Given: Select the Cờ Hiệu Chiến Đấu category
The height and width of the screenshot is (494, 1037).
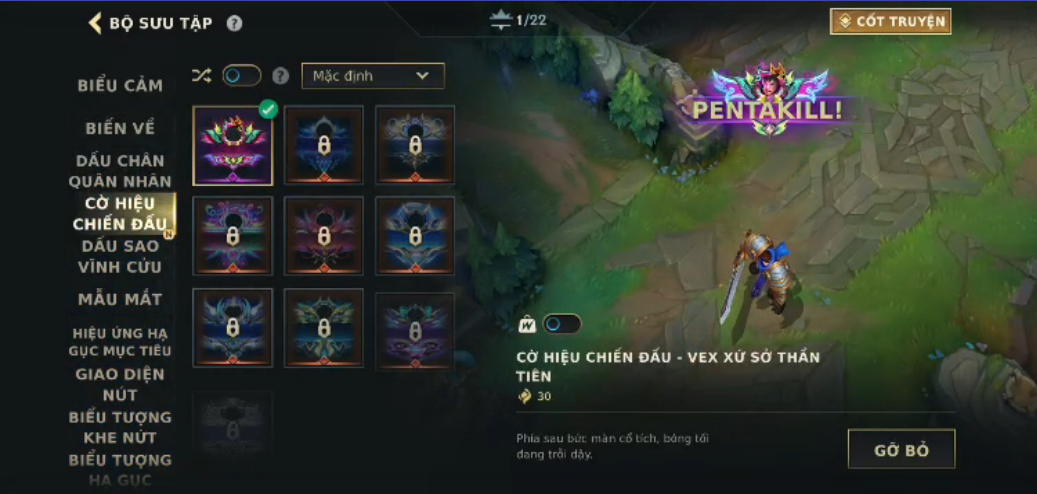Looking at the screenshot, I should click(120, 213).
